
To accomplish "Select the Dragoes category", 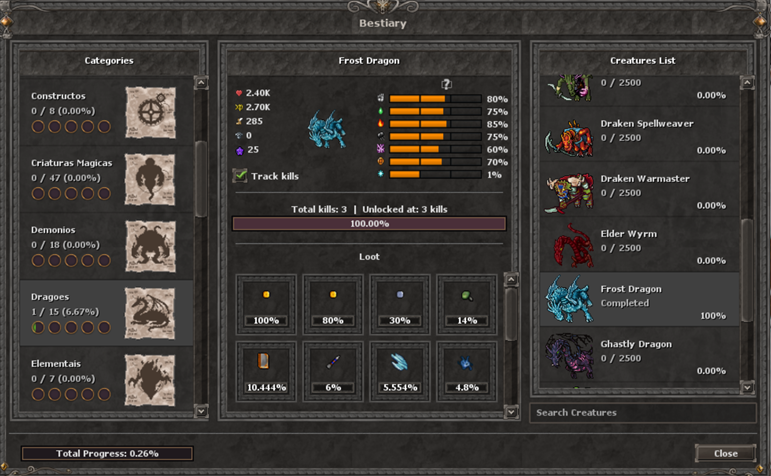I will click(106, 313).
